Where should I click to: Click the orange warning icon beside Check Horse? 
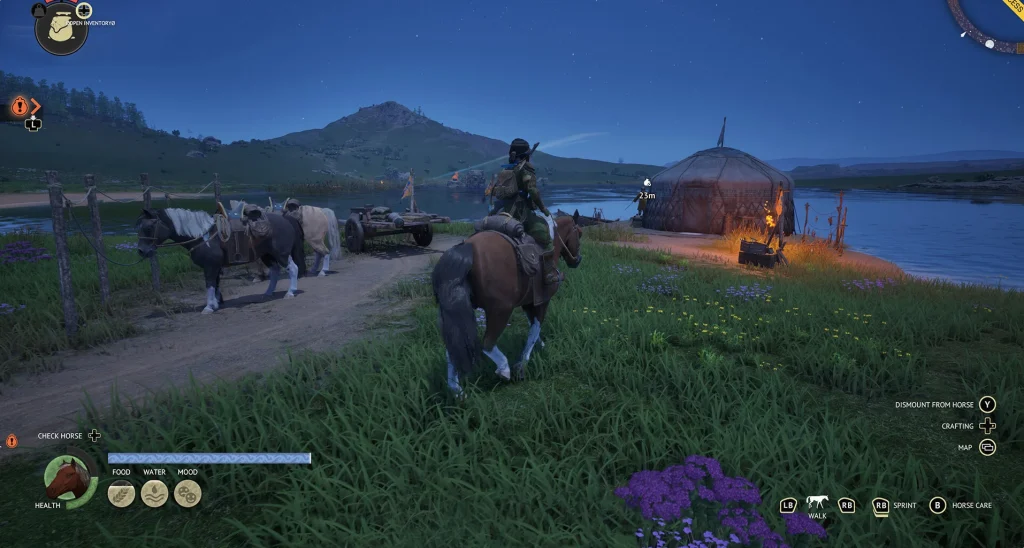pos(12,440)
